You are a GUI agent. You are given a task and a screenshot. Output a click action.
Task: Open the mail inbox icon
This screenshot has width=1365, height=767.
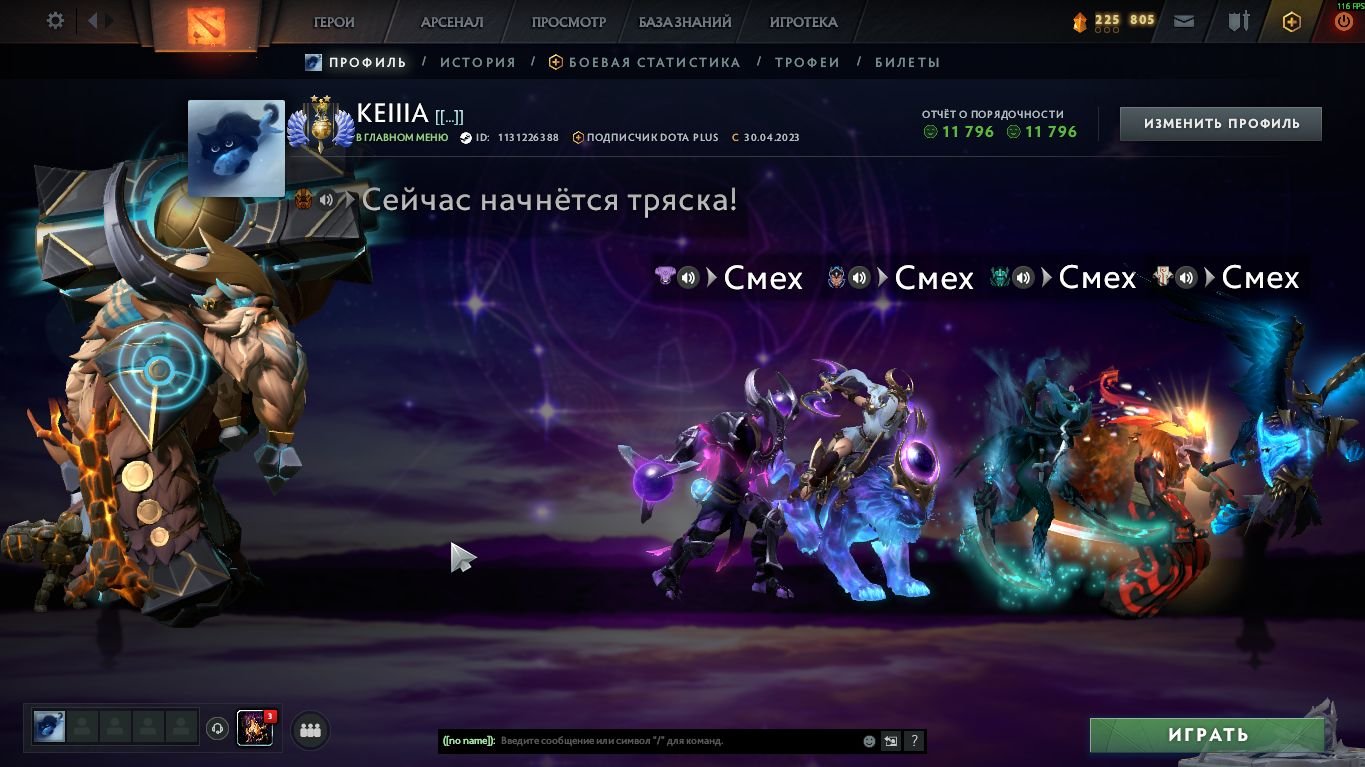click(1184, 20)
